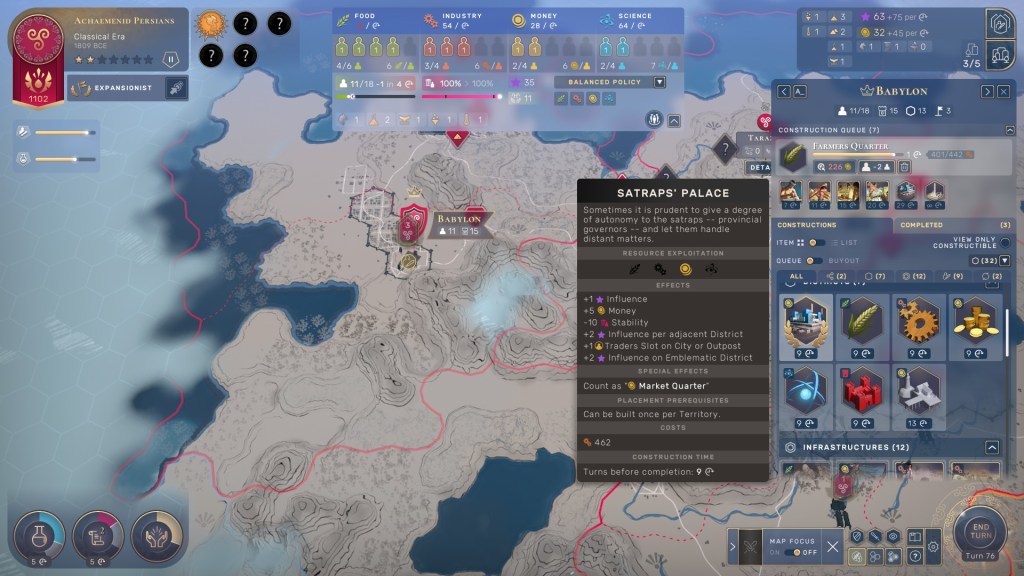1024x576 pixels.
Task: Select the All constructions filter
Action: coord(796,276)
